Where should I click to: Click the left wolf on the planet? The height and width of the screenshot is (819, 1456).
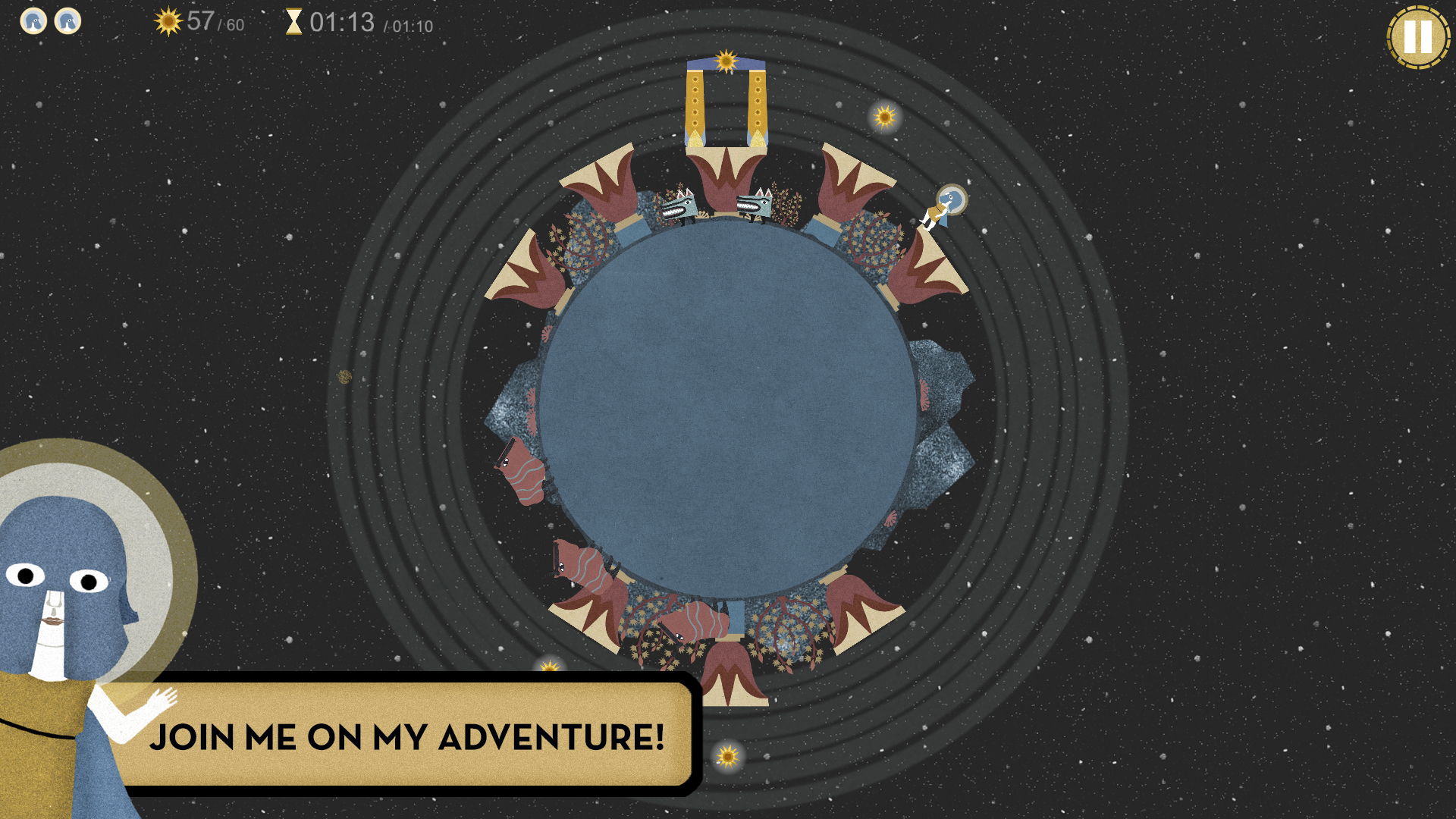[679, 206]
